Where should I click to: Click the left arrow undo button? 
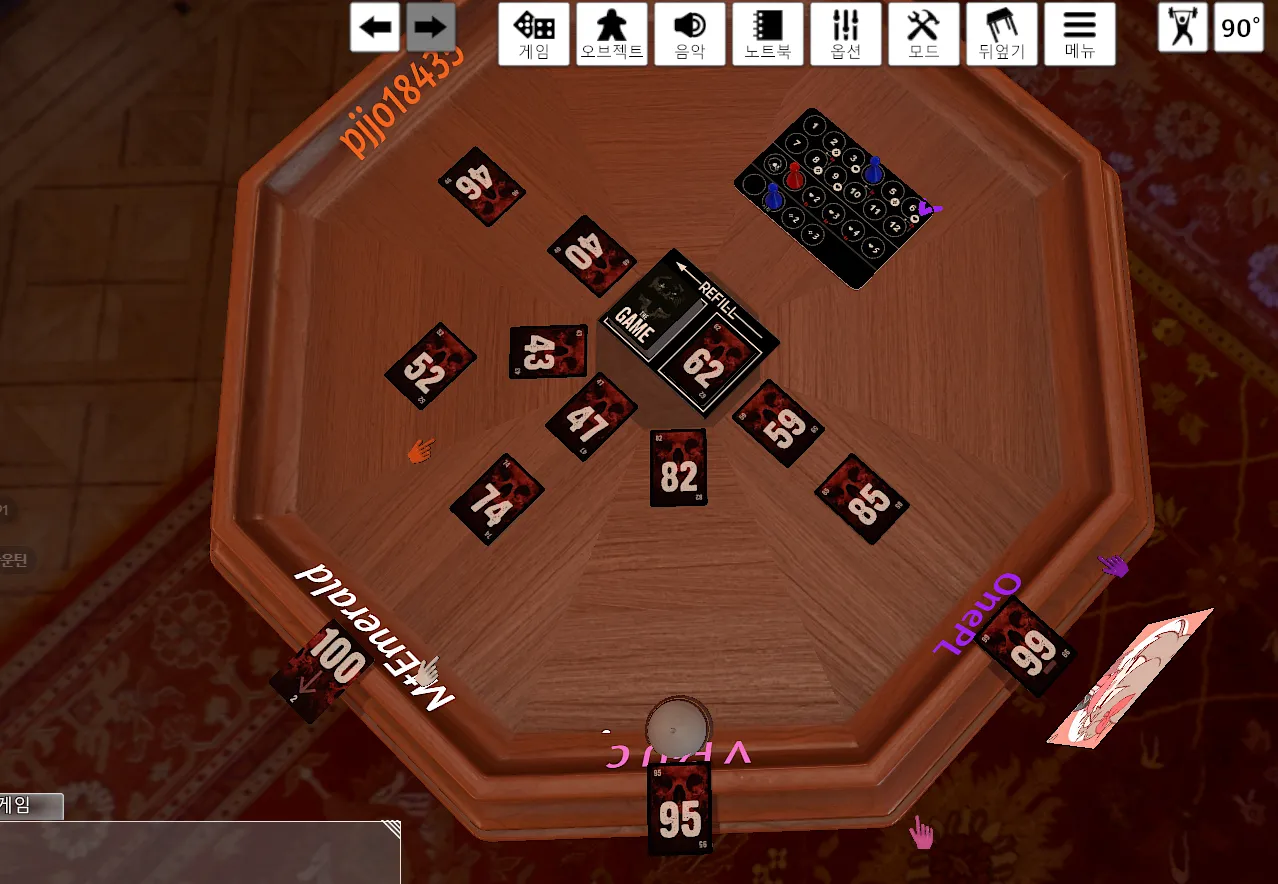[375, 28]
